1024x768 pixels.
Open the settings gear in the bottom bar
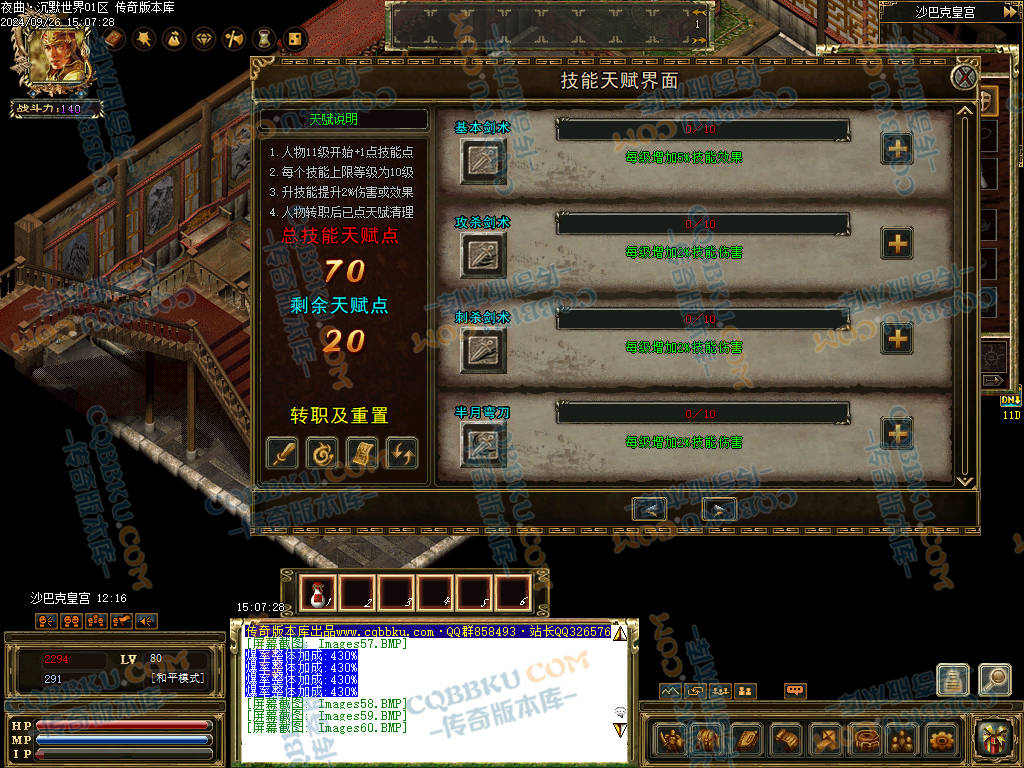point(942,741)
